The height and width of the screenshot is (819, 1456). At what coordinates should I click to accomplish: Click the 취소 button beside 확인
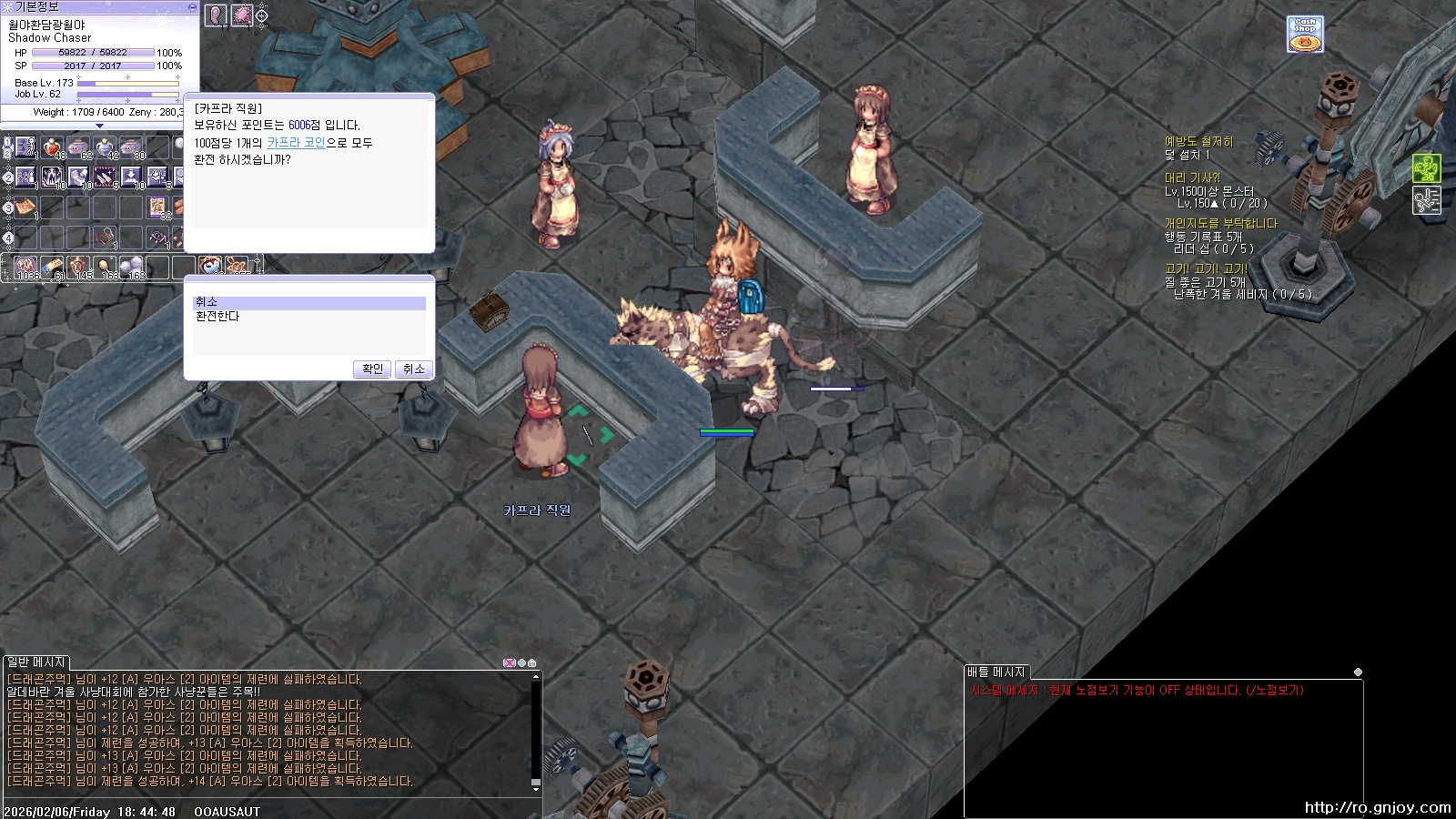[414, 369]
